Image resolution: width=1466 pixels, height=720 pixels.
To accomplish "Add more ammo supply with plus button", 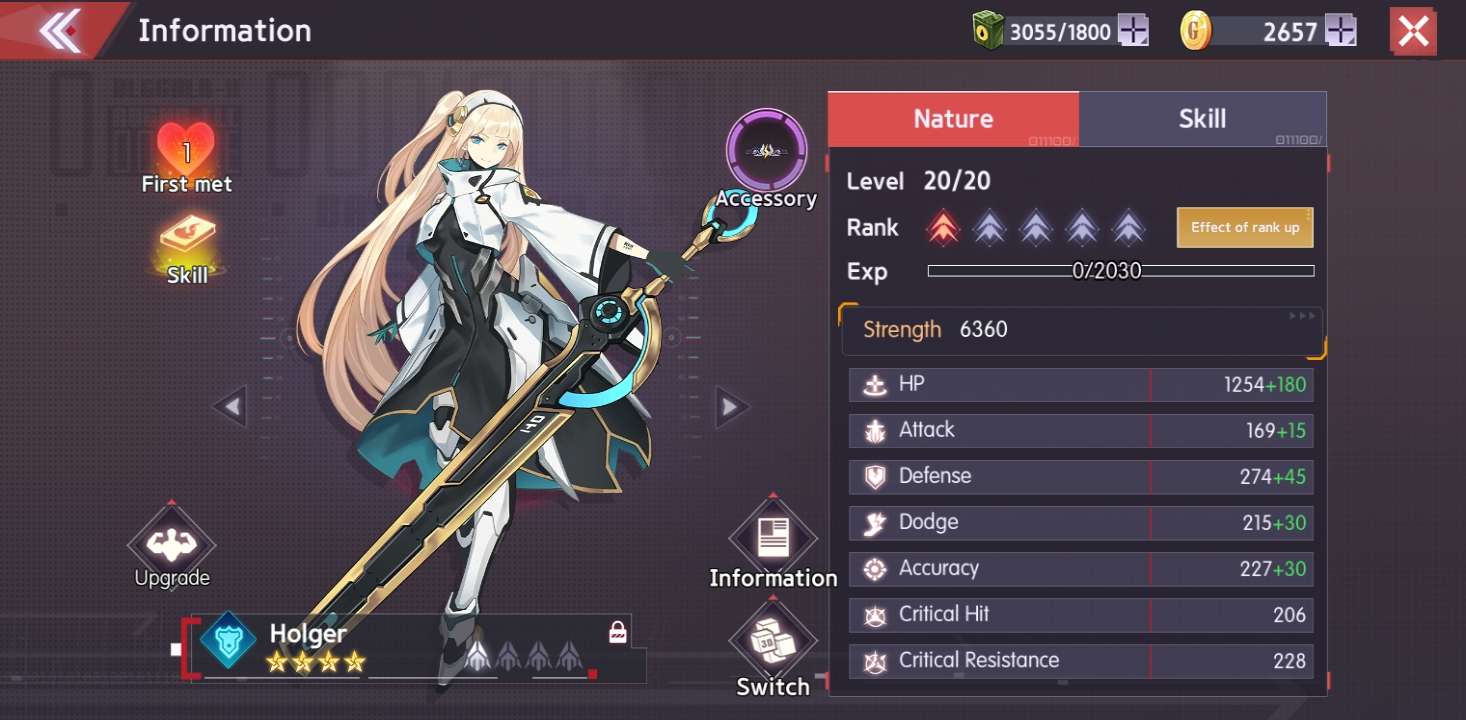I will point(1133,31).
